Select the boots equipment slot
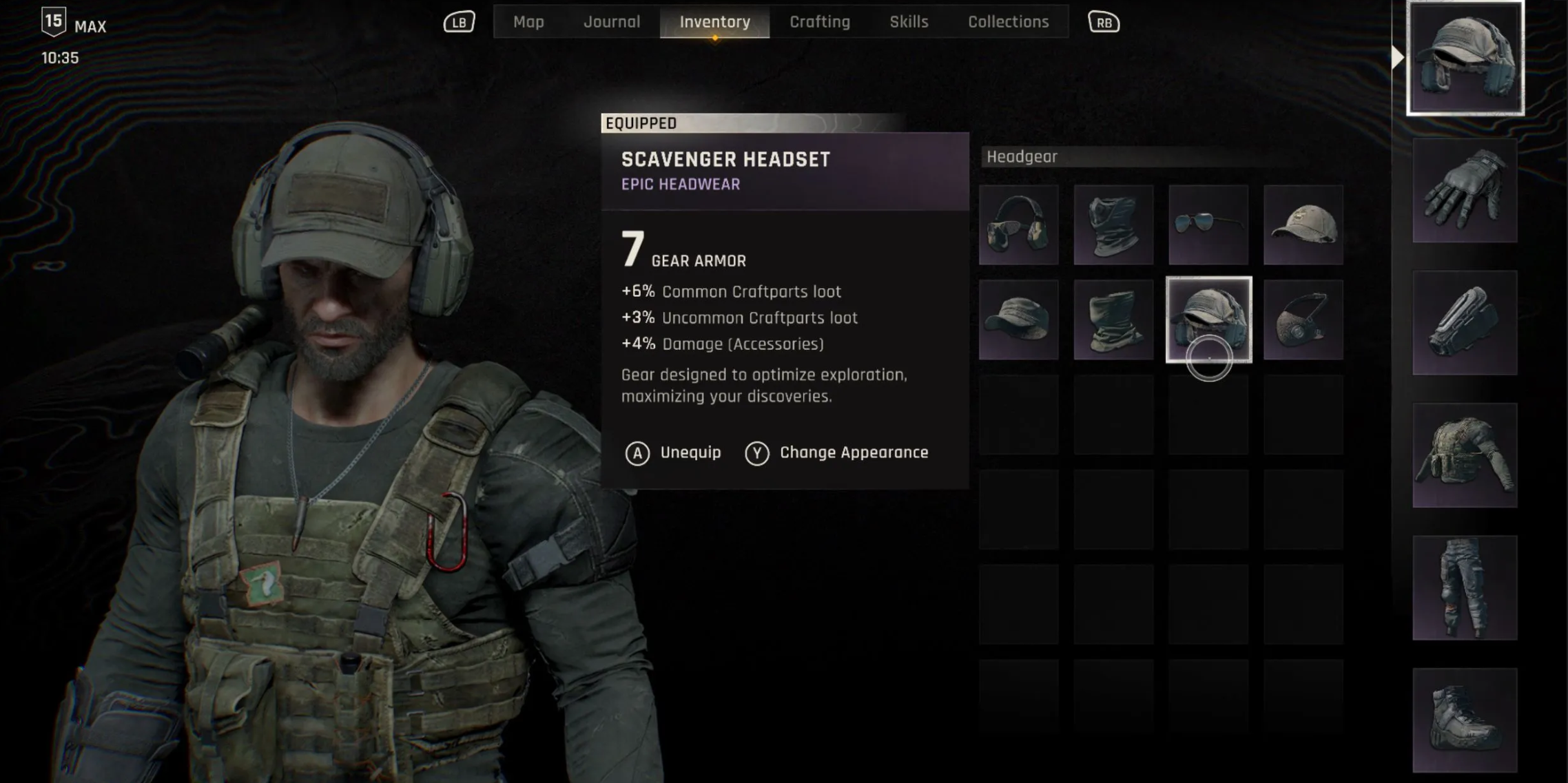This screenshot has width=1568, height=783. (x=1465, y=720)
